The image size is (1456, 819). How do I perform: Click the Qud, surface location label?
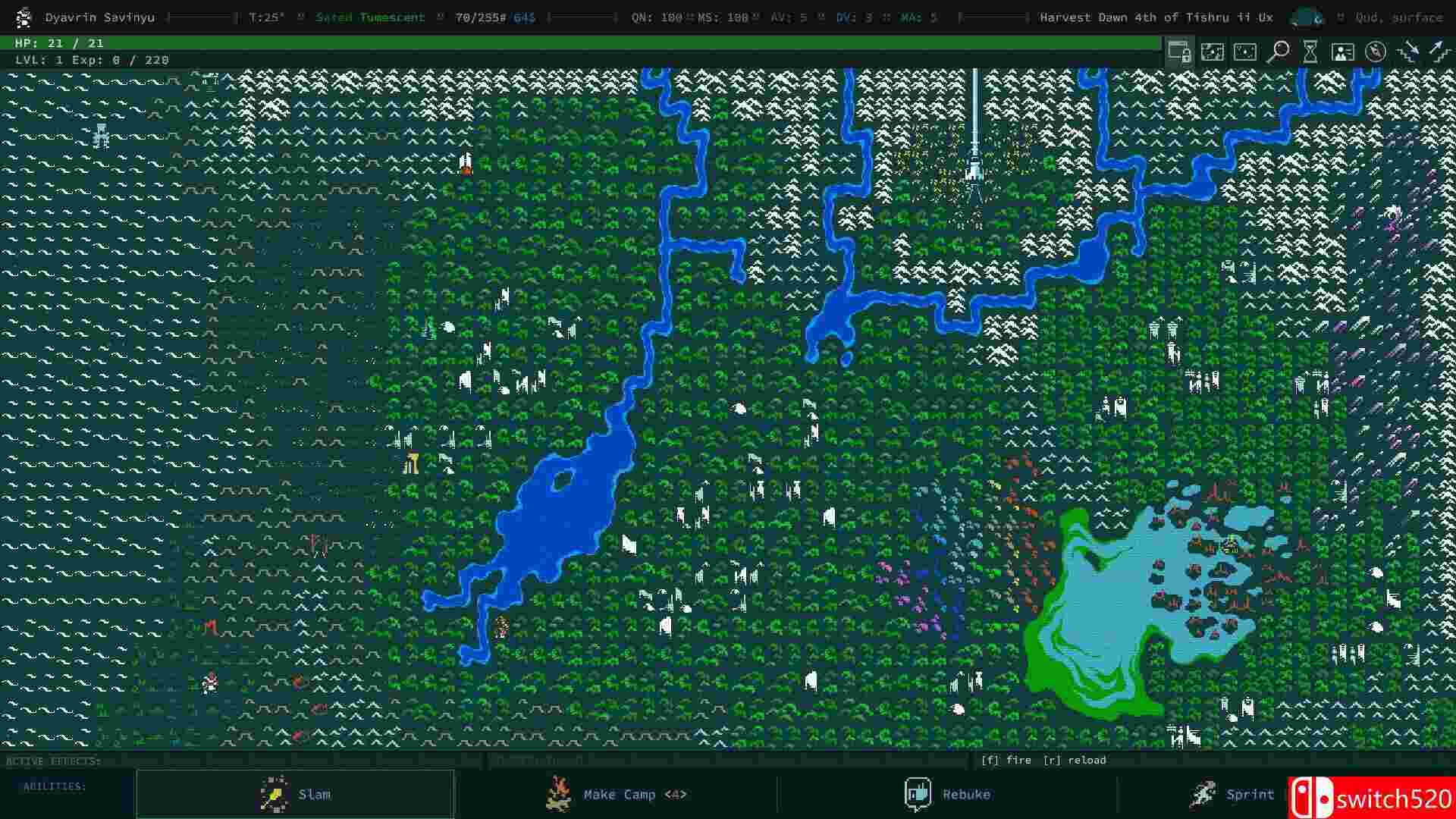[x=1398, y=17]
